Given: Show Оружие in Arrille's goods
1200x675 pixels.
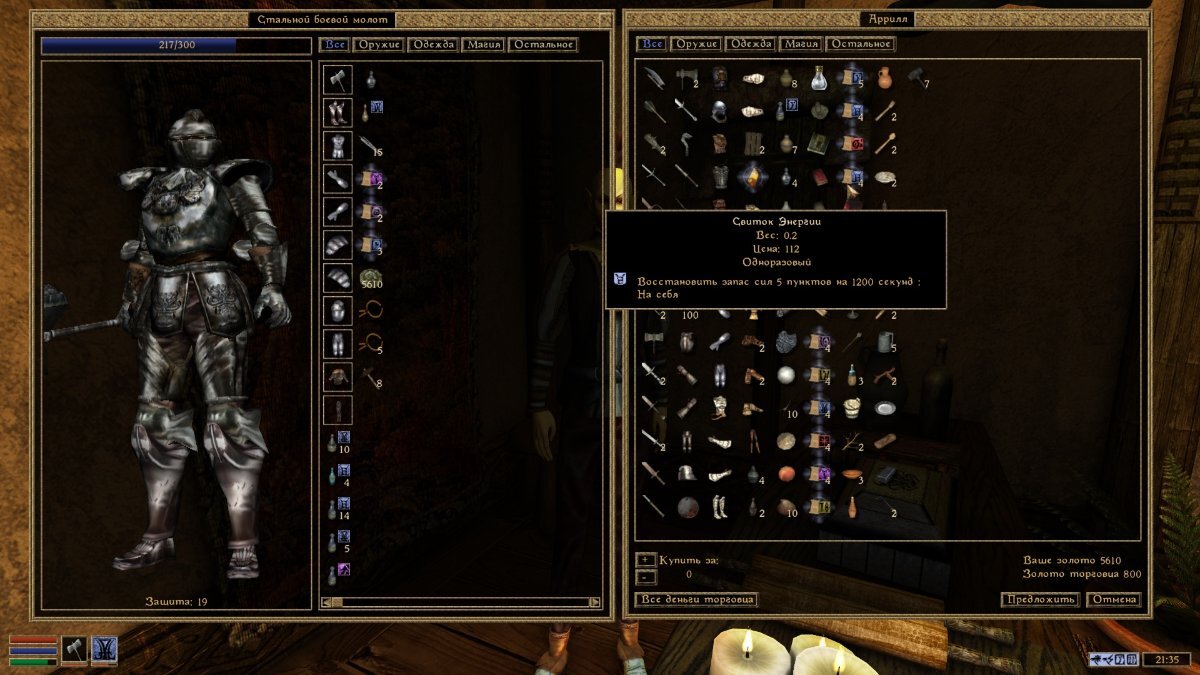Looking at the screenshot, I should point(697,44).
